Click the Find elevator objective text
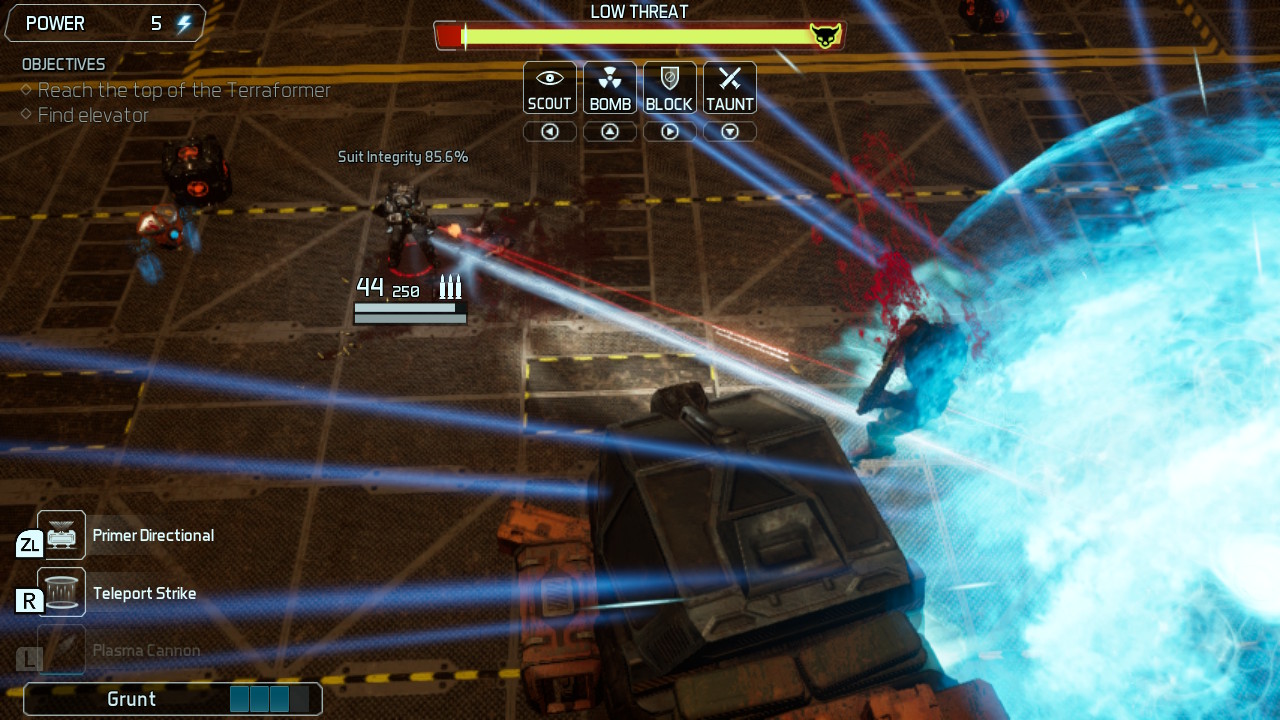The width and height of the screenshot is (1280, 720). 92,115
